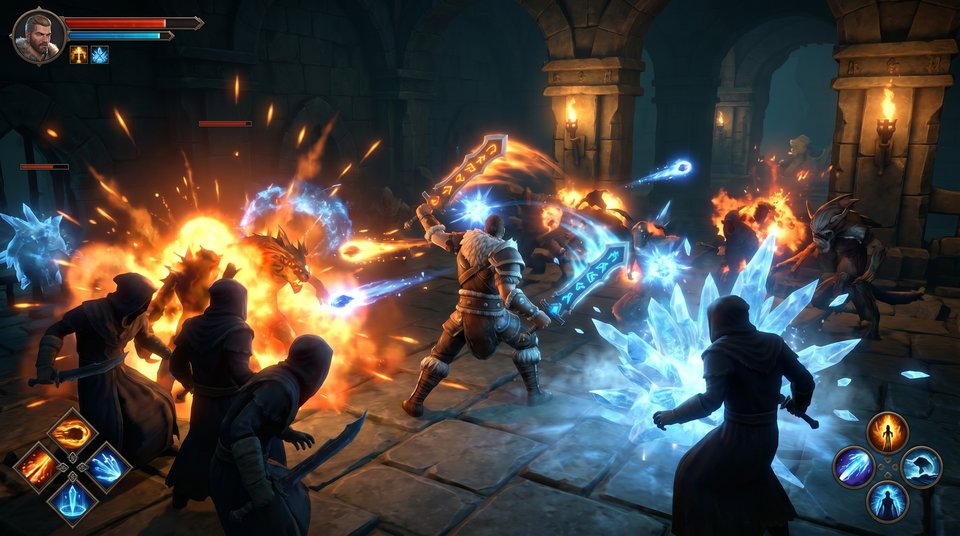The image size is (960, 536).
Task: Select the golden buff status icon
Action: pyautogui.click(x=78, y=55)
